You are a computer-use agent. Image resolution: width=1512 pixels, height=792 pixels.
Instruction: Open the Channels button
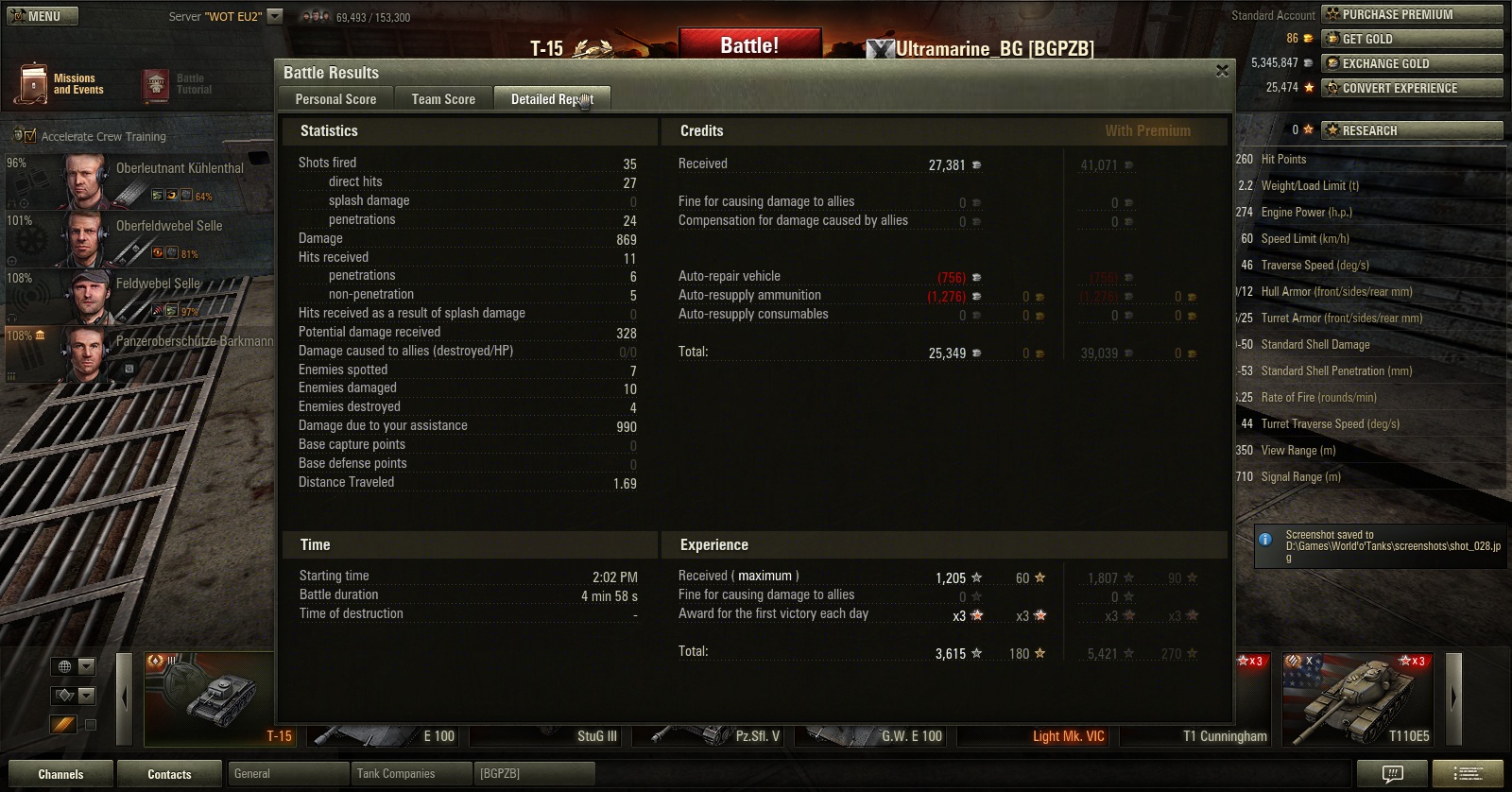[x=60, y=774]
